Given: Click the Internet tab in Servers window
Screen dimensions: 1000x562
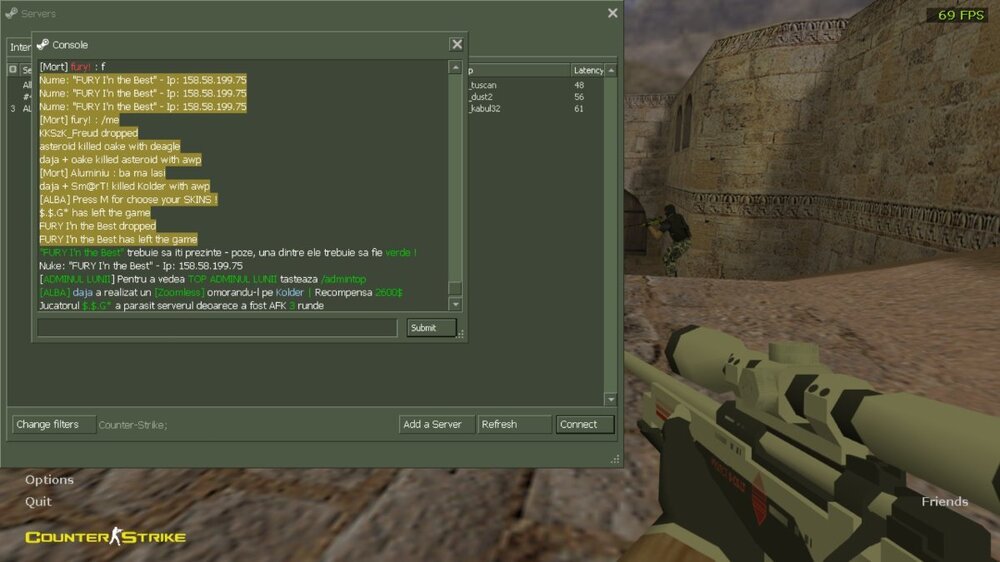Looking at the screenshot, I should pyautogui.click(x=19, y=47).
